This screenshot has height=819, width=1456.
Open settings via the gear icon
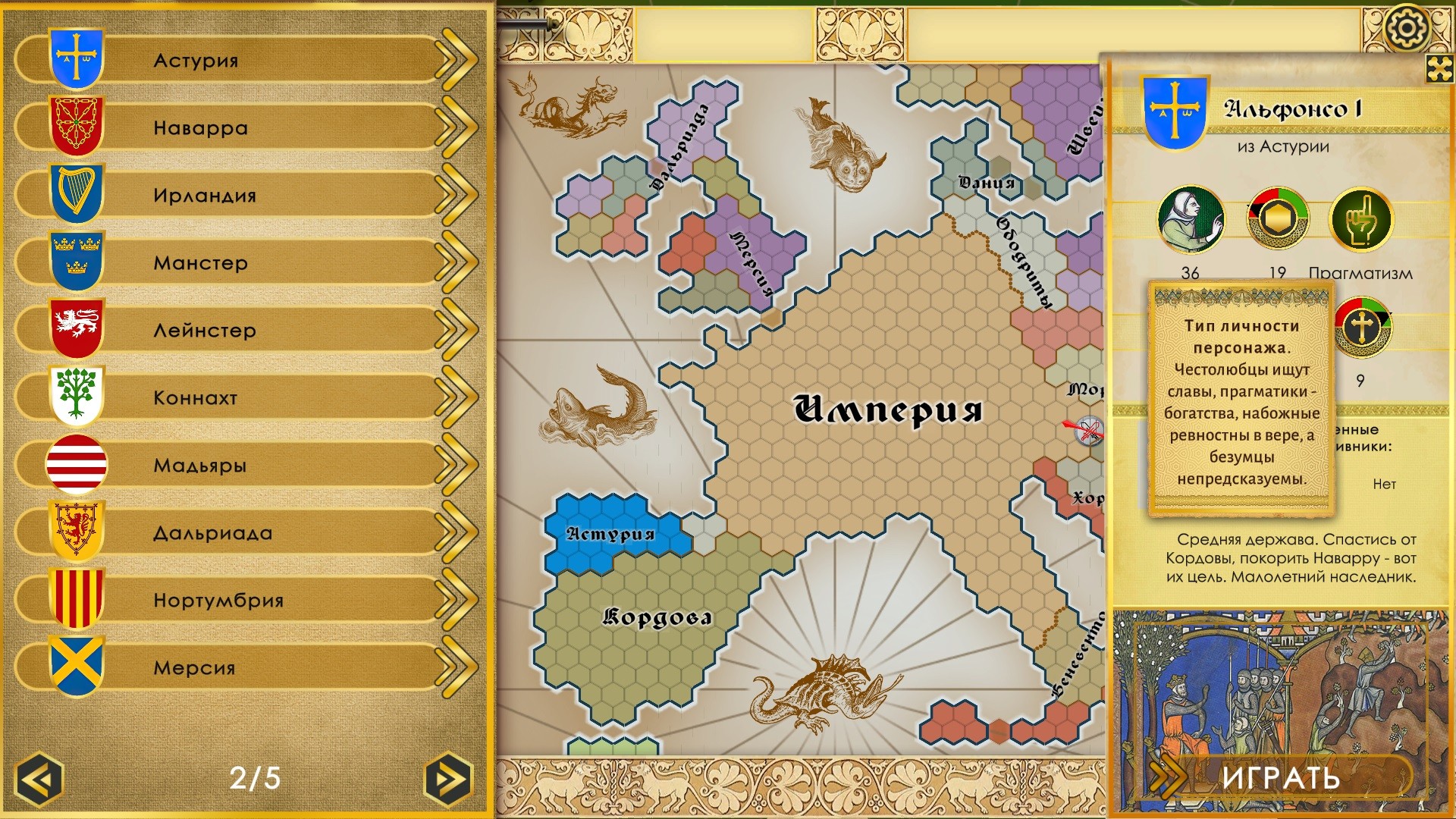pos(1406,29)
